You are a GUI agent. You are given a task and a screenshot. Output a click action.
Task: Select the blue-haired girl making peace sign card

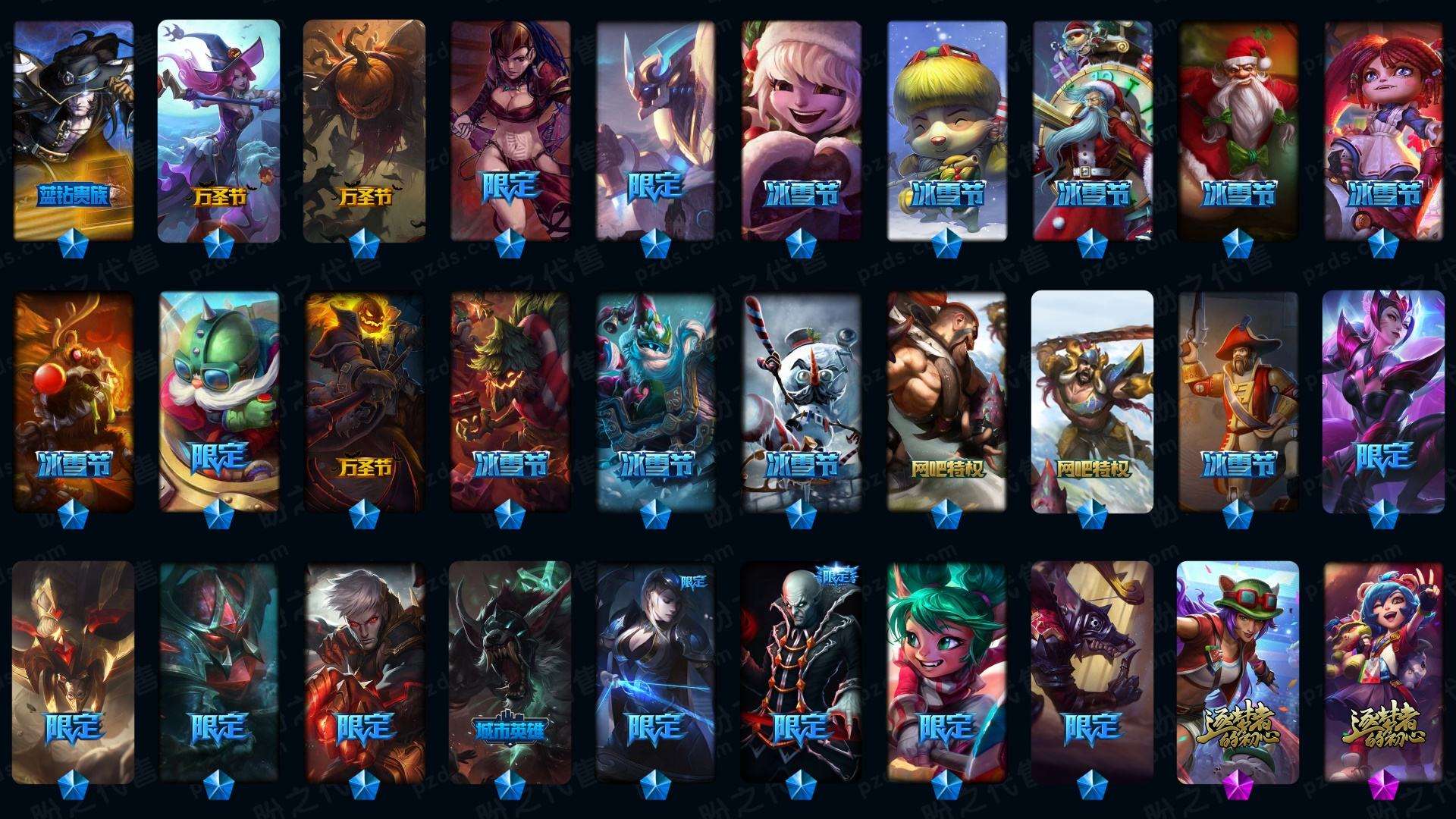tap(1383, 671)
